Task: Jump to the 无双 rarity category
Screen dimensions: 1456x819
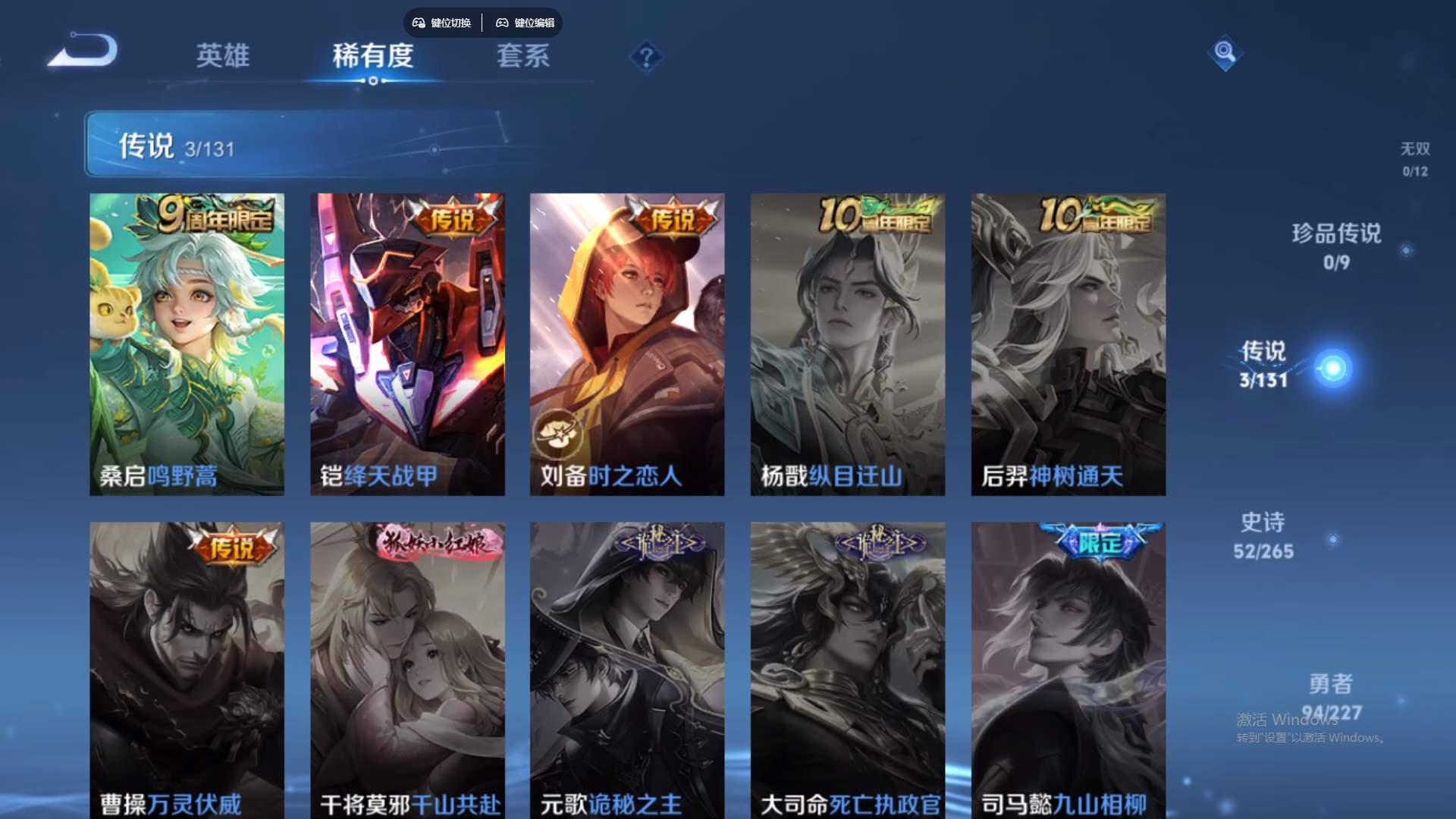Action: tap(1415, 159)
